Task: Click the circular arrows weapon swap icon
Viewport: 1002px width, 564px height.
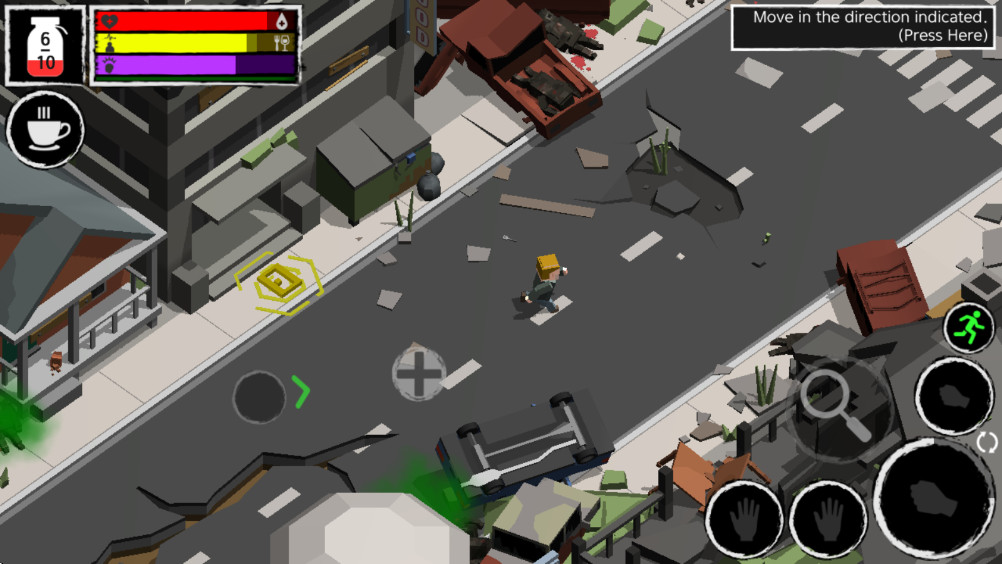Action: click(987, 442)
